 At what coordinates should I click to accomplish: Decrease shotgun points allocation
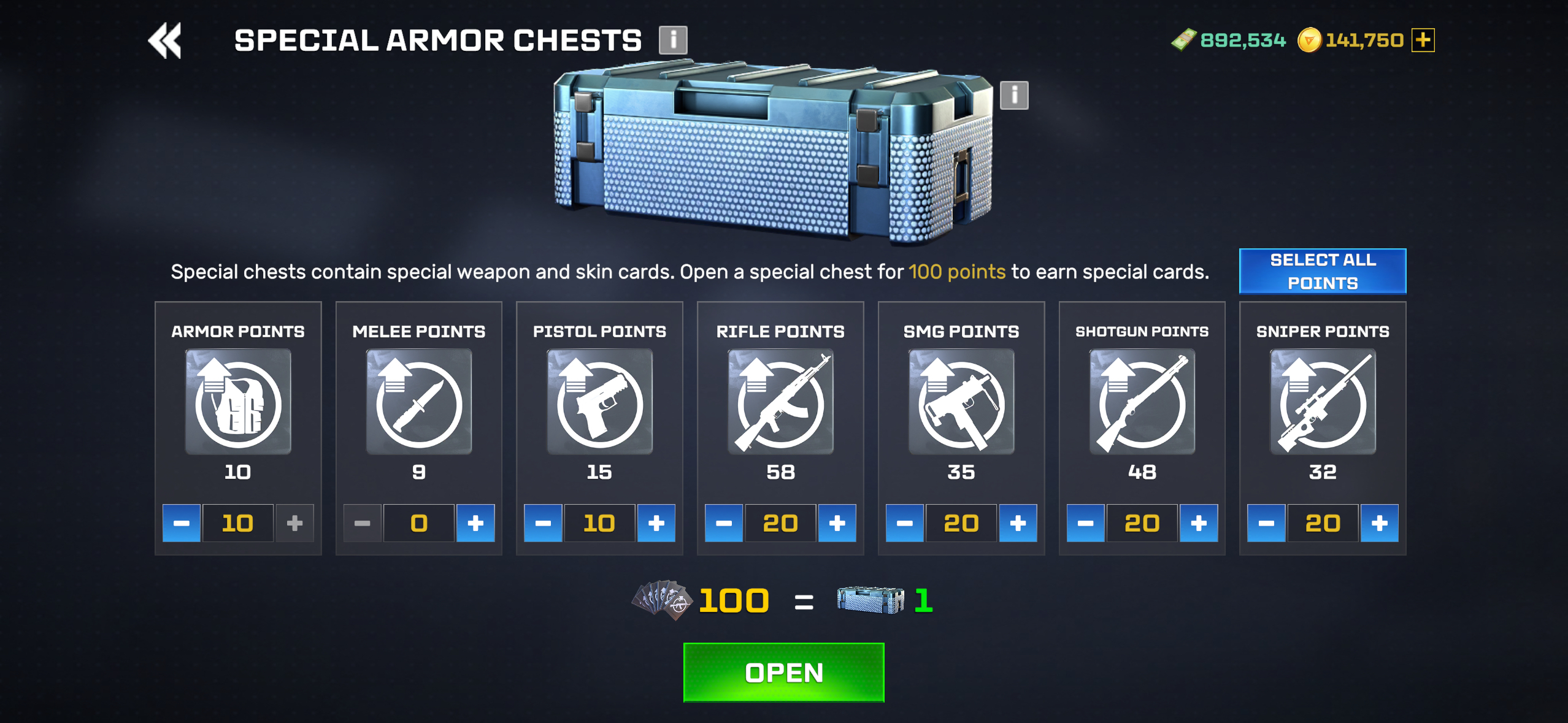[x=1085, y=523]
